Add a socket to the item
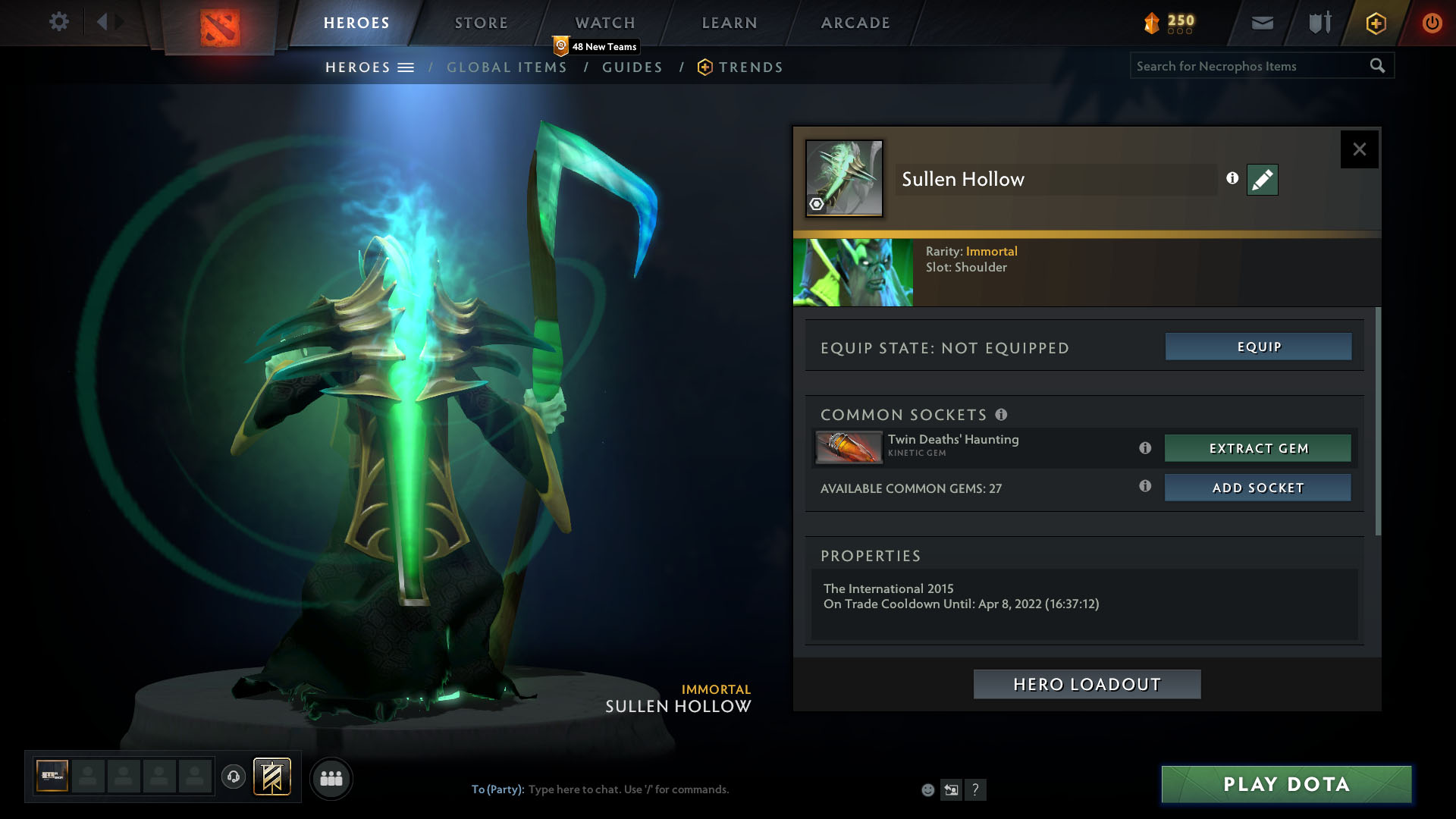 [1258, 488]
